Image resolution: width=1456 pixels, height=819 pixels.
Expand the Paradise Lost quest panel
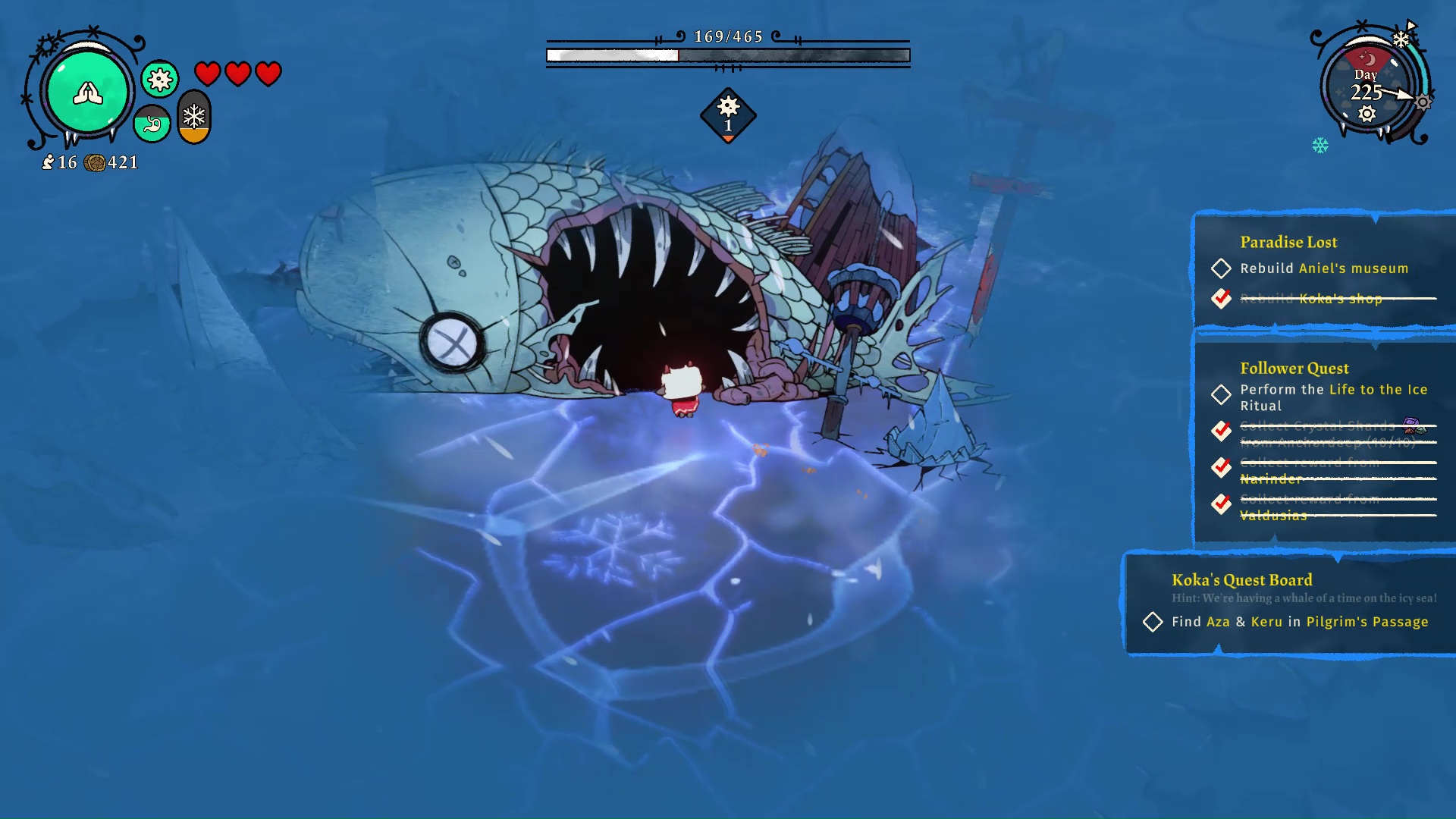[1288, 242]
